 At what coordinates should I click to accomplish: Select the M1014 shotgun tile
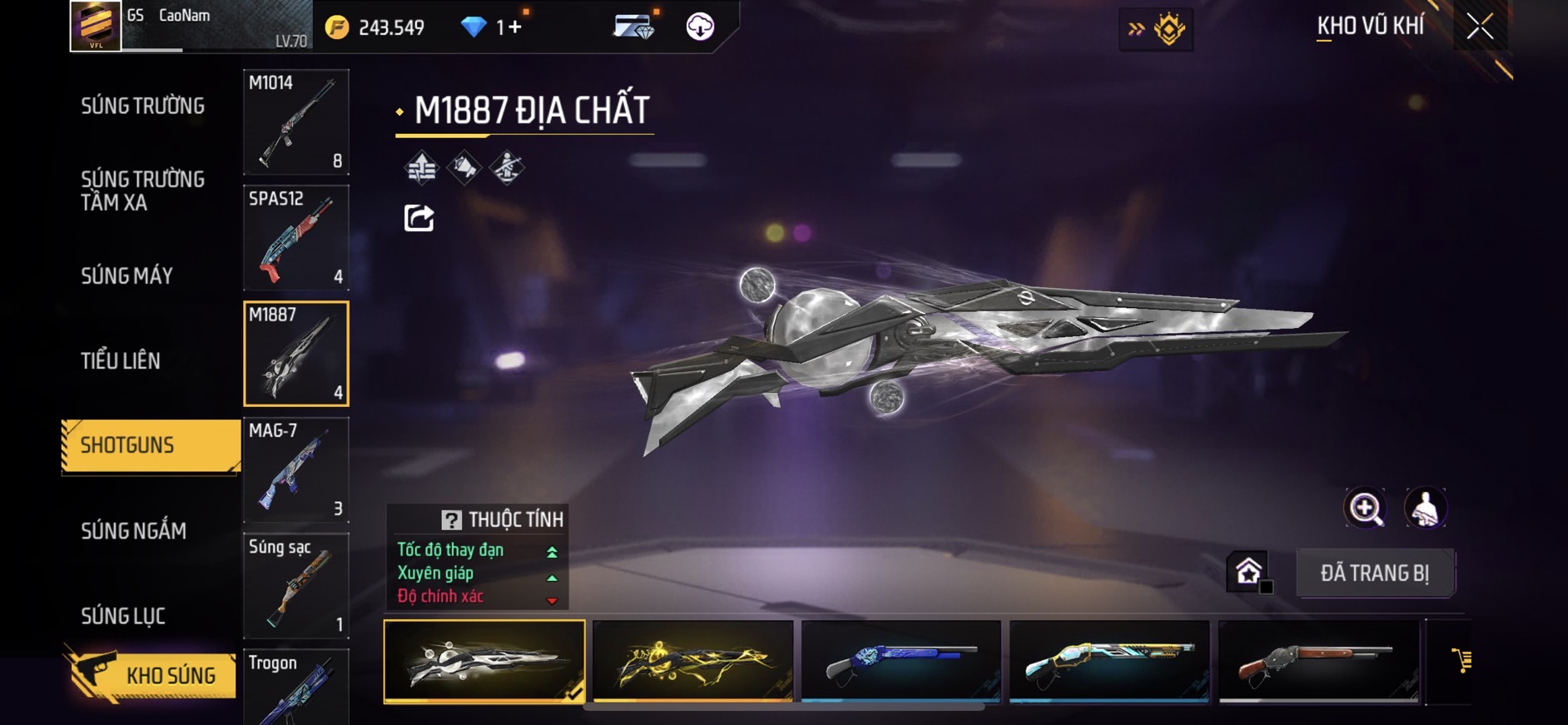tap(295, 122)
